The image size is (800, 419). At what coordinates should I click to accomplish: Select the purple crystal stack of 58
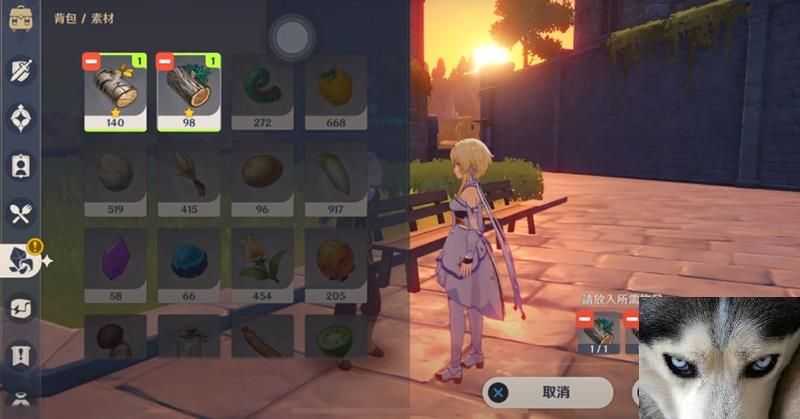pyautogui.click(x=115, y=260)
